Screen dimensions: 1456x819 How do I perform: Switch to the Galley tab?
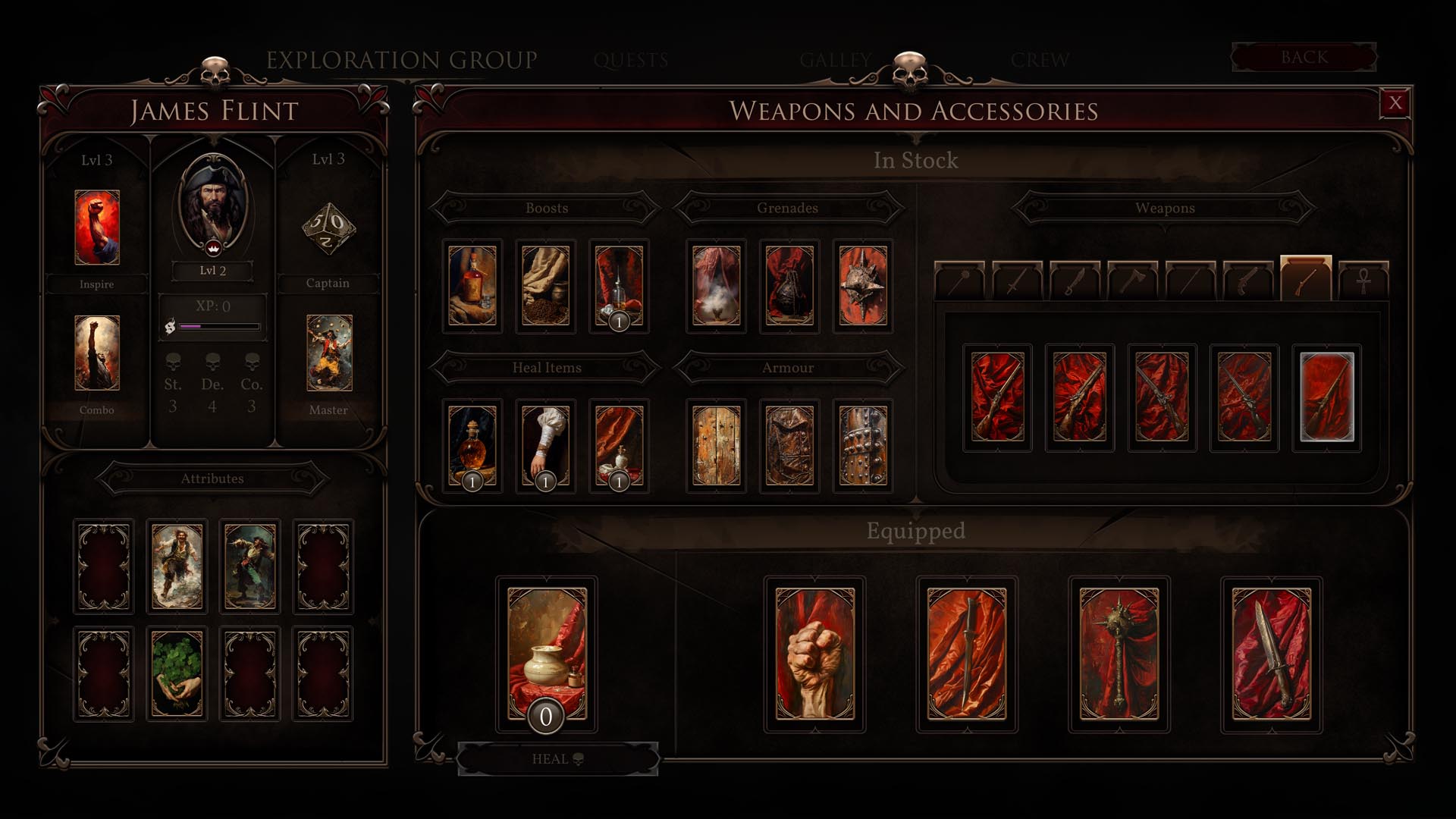click(x=835, y=60)
